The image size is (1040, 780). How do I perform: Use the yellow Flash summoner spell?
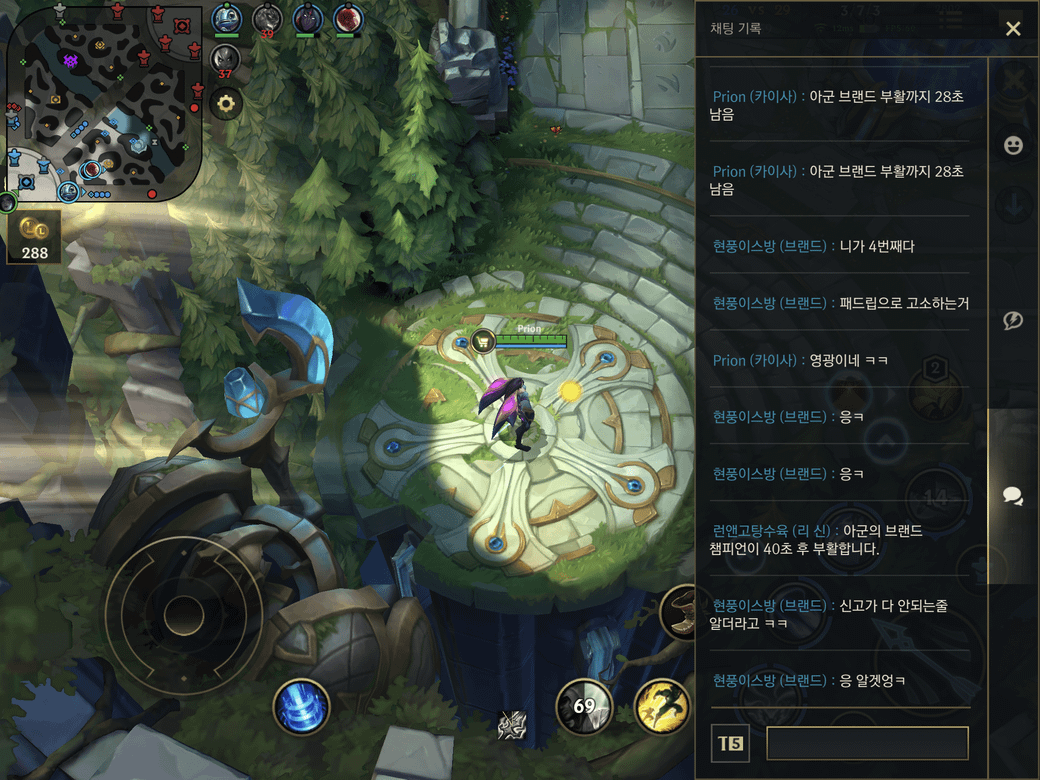(660, 707)
